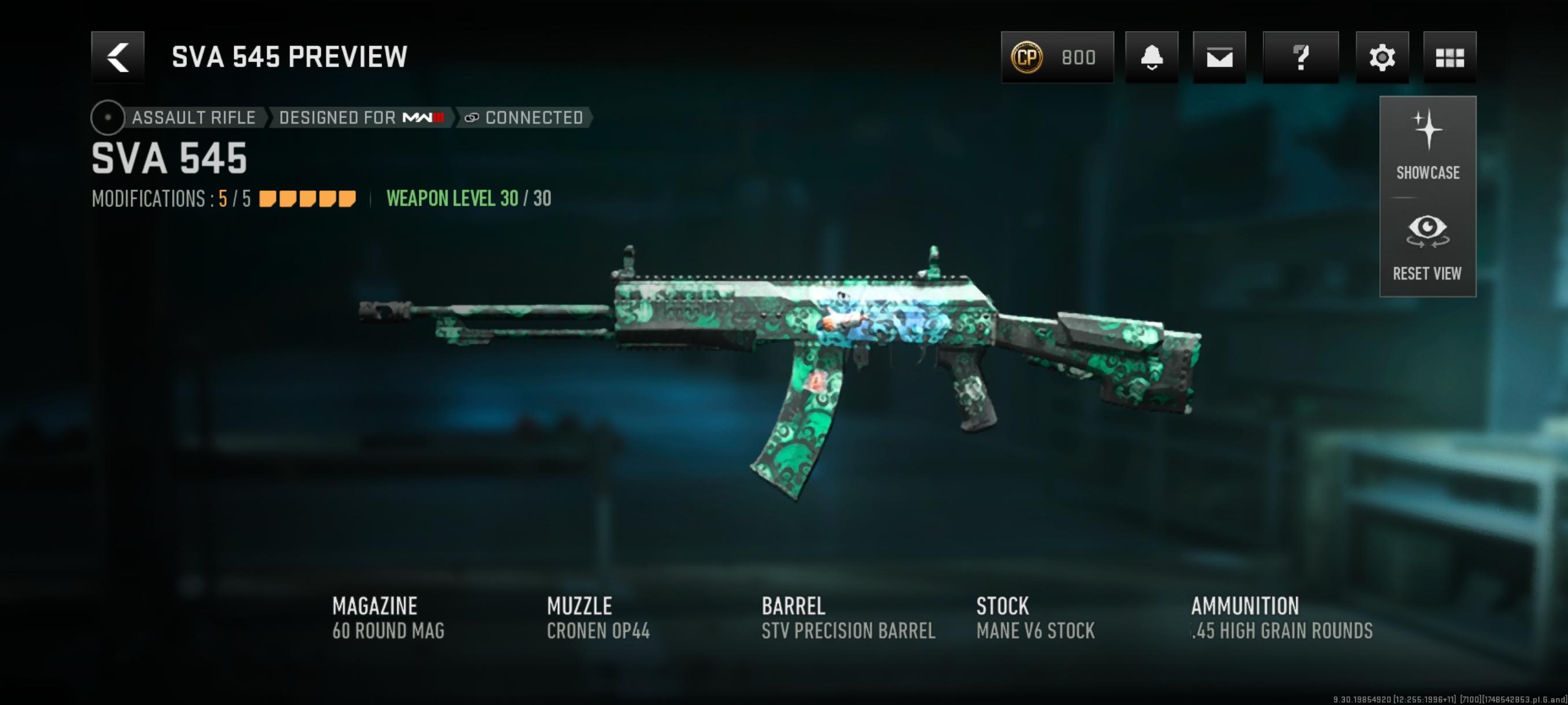Open notifications bell
The width and height of the screenshot is (1568, 705).
click(1151, 57)
